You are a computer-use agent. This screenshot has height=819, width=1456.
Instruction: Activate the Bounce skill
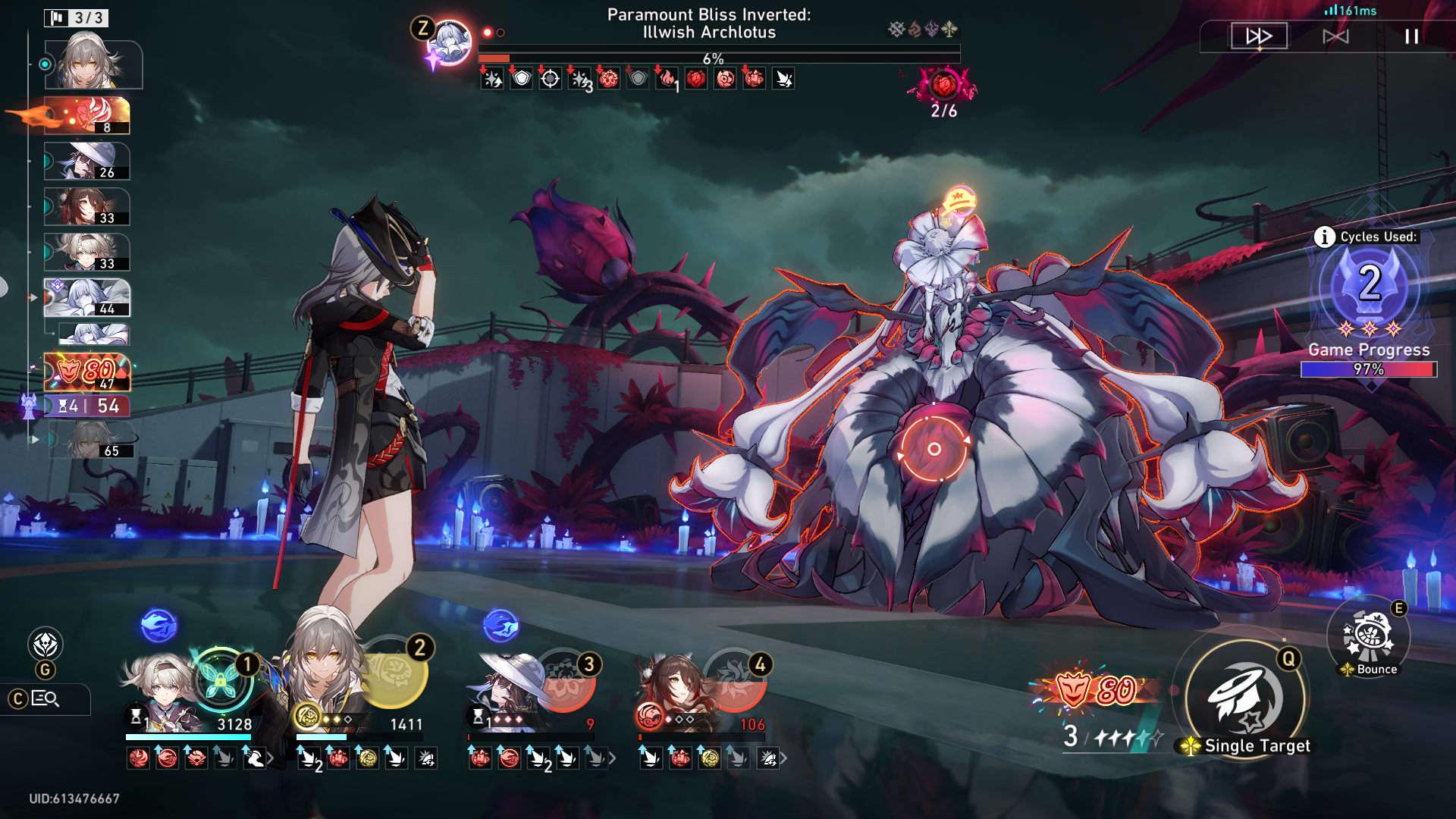point(1368,638)
